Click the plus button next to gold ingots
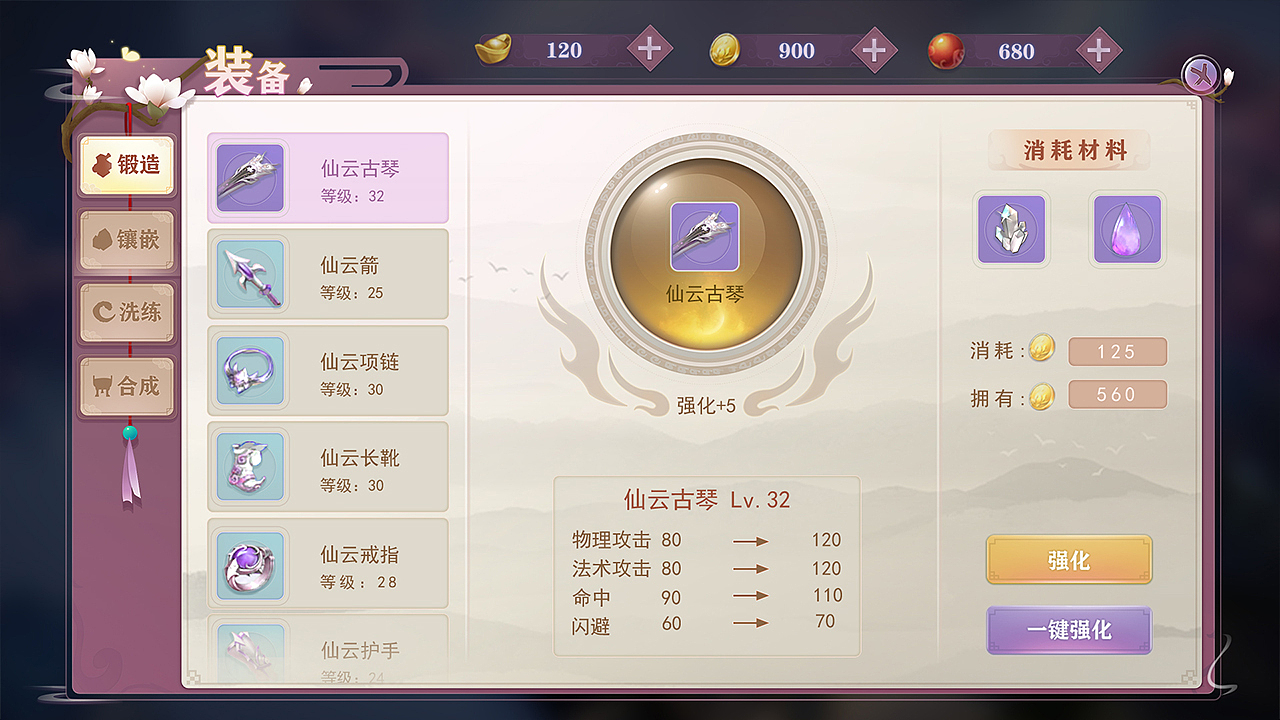The image size is (1280, 720). coord(651,48)
